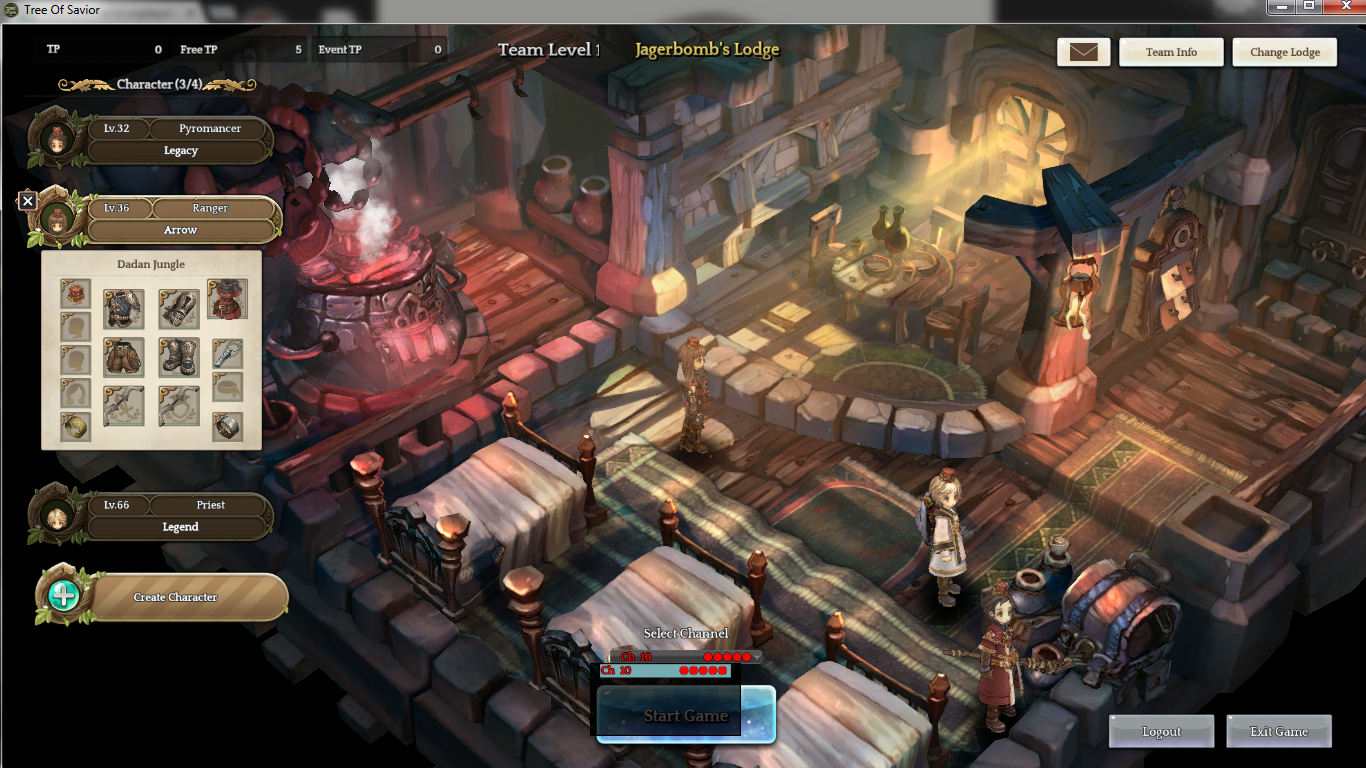Screen dimensions: 1366x768
Task: Log out of the account
Action: click(1161, 731)
